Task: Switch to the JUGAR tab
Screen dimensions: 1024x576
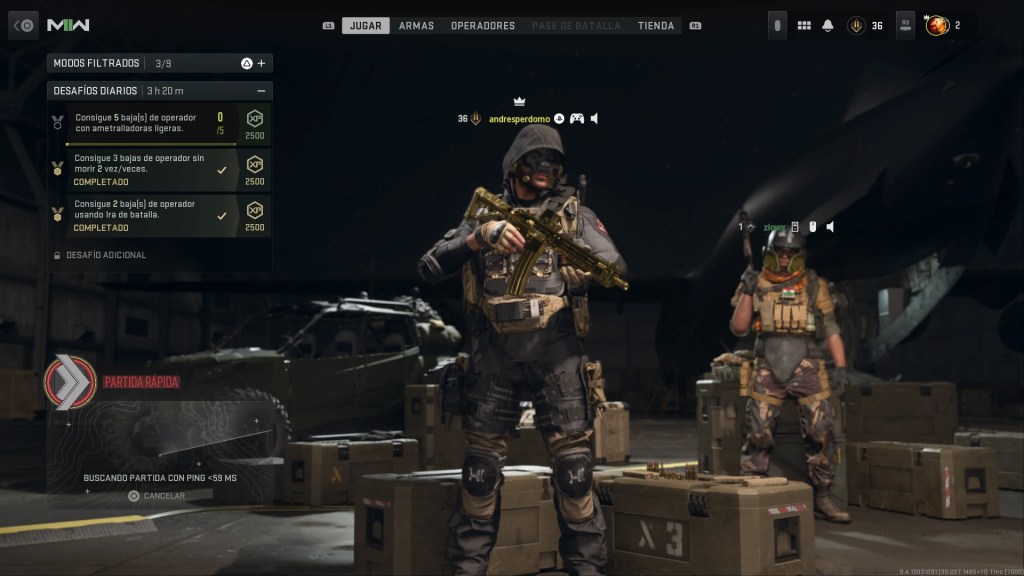Action: 366,25
